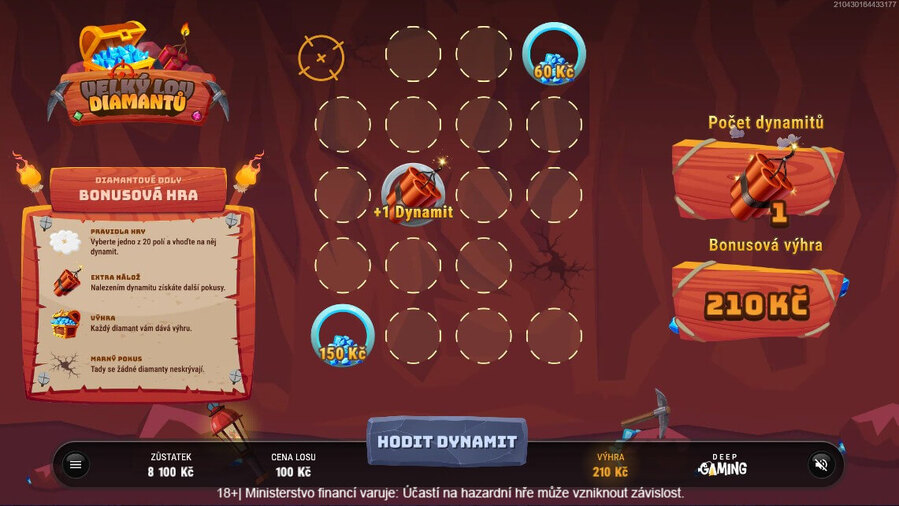Choose the revealed 60 Kč diamond tile
This screenshot has width=899, height=506.
tap(553, 54)
